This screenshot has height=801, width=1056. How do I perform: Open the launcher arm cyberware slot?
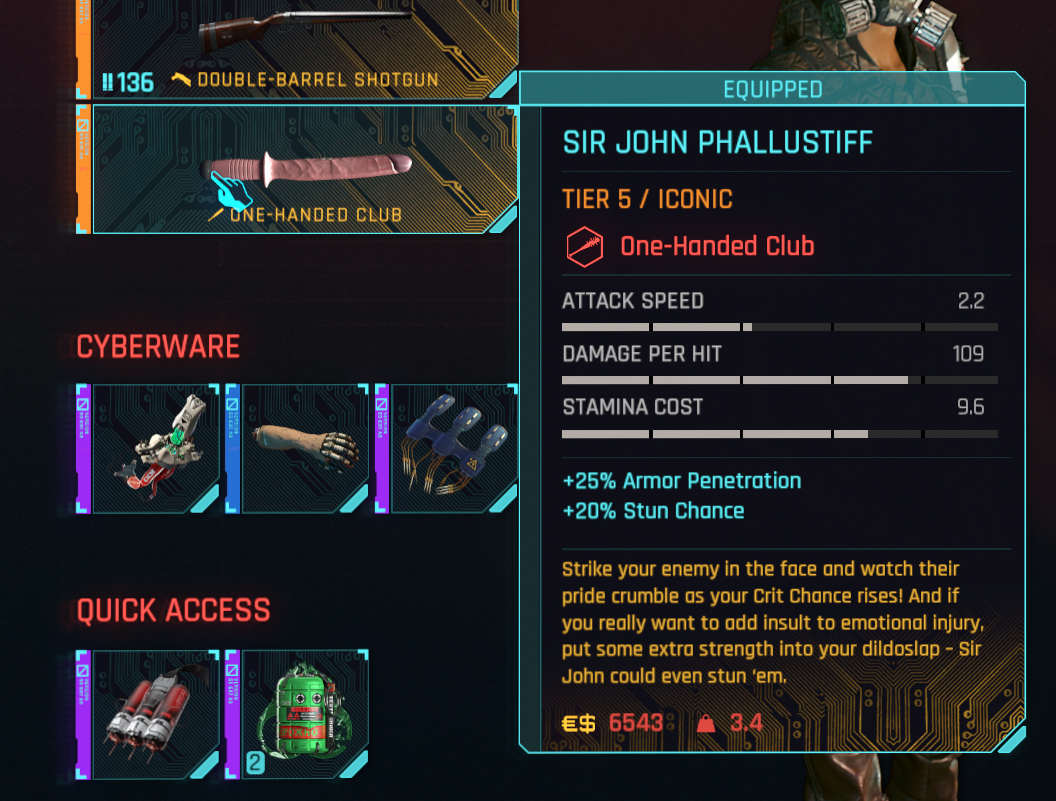[x=154, y=448]
